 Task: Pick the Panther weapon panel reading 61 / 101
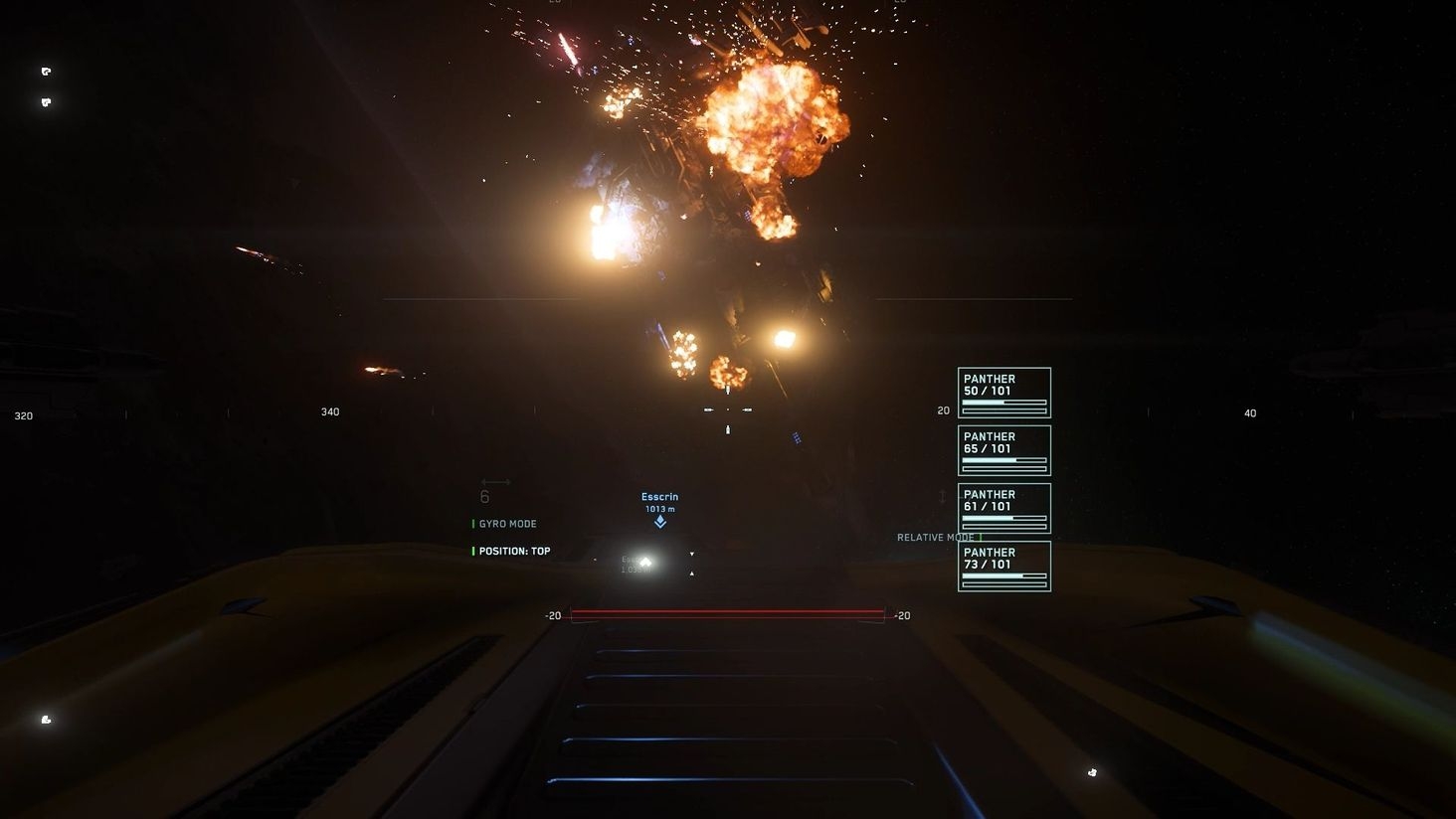(x=1003, y=508)
